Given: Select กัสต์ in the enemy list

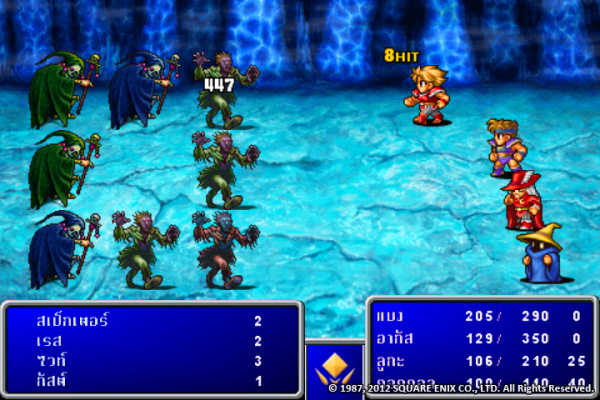Looking at the screenshot, I should point(150,380).
